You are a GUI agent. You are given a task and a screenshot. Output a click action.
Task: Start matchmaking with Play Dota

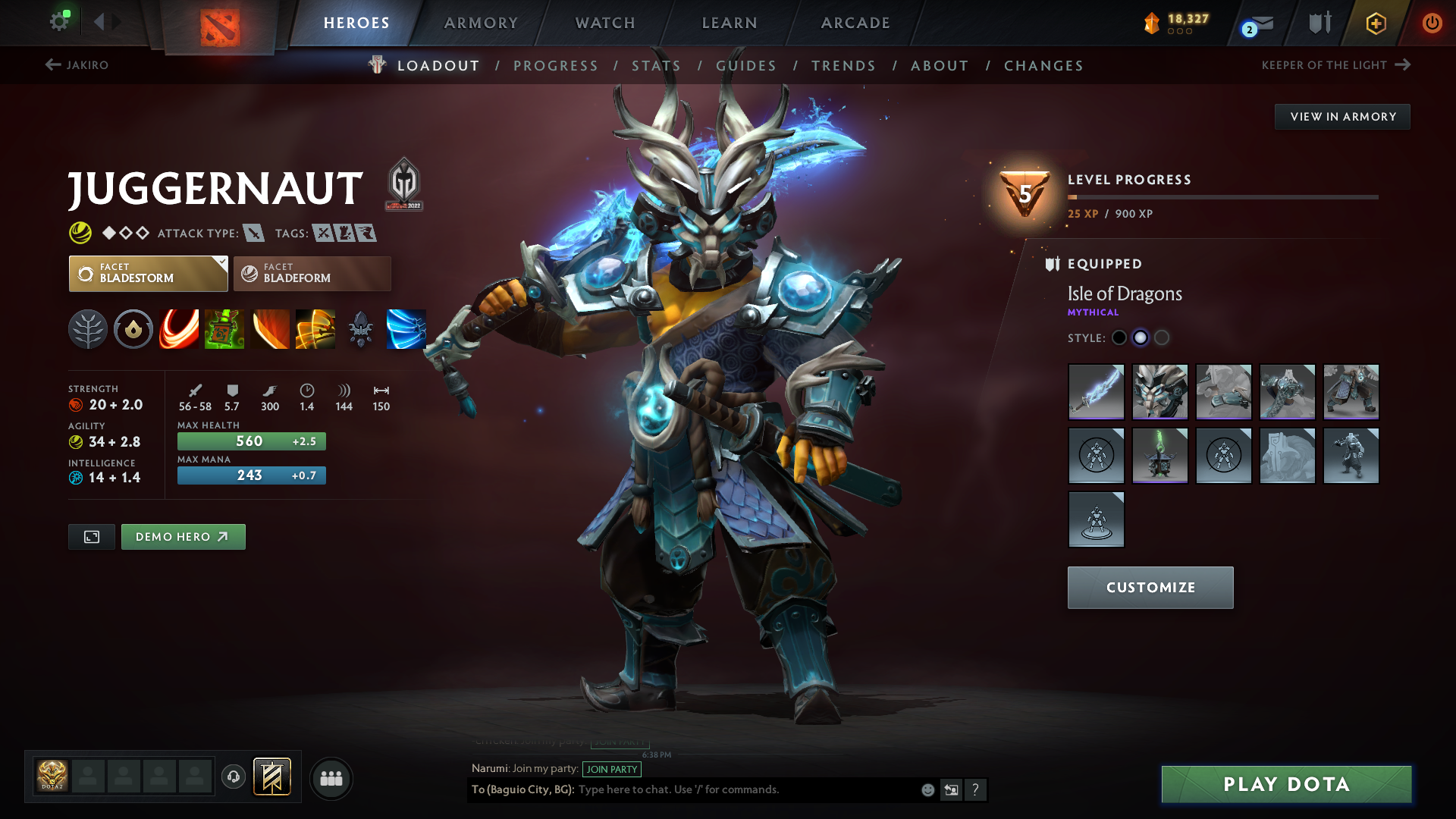click(1286, 784)
